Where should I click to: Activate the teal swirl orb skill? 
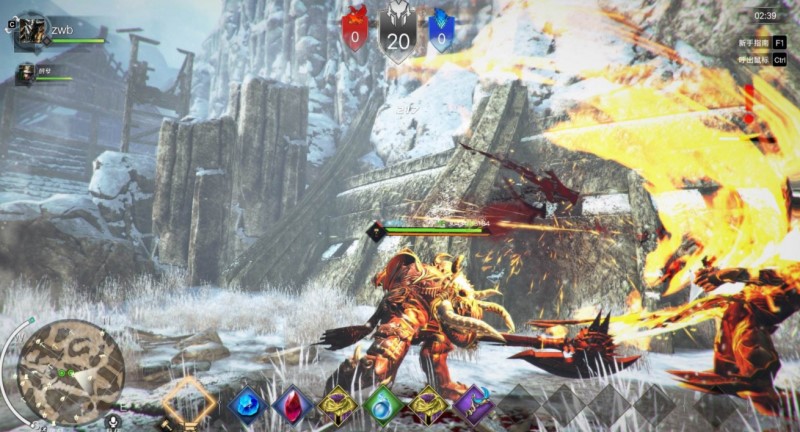tap(383, 405)
